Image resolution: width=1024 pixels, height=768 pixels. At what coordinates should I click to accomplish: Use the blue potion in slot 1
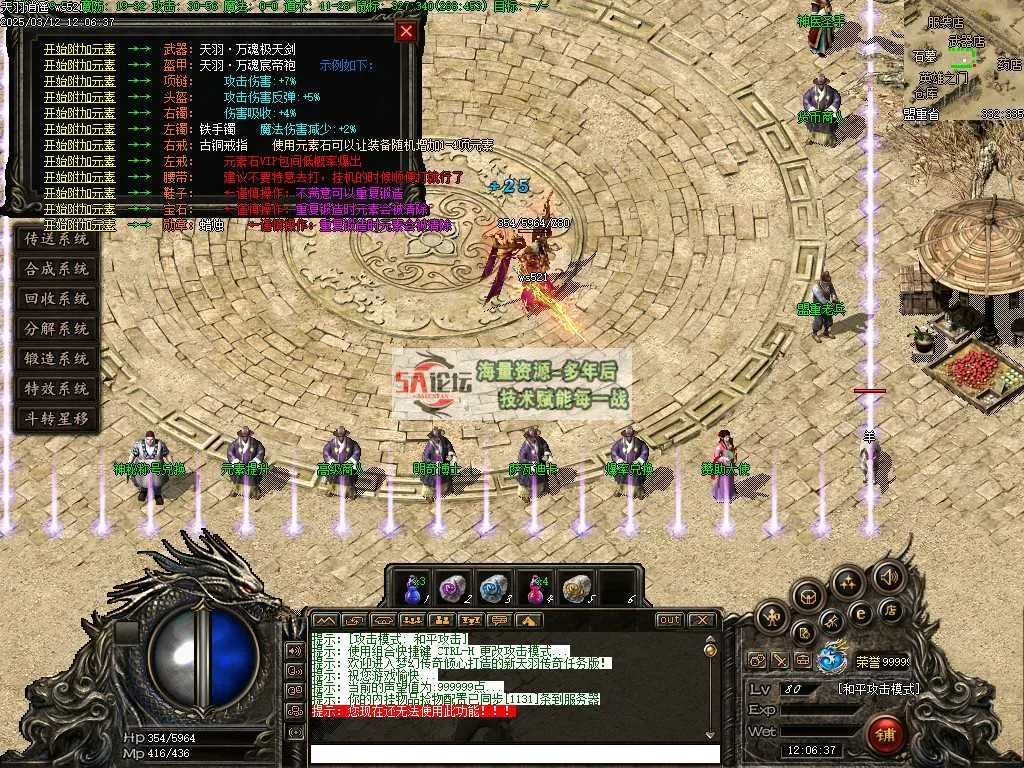coord(414,588)
